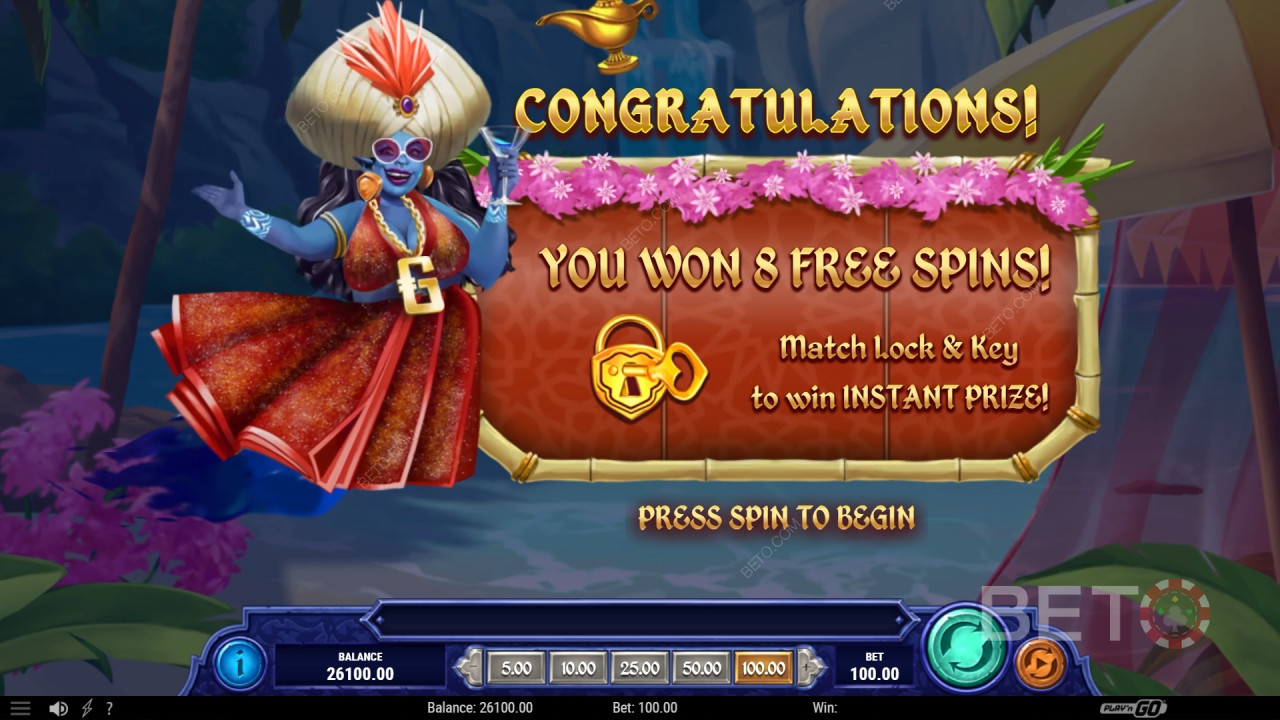Activate the 25.00 bet option
The height and width of the screenshot is (720, 1280).
640,667
